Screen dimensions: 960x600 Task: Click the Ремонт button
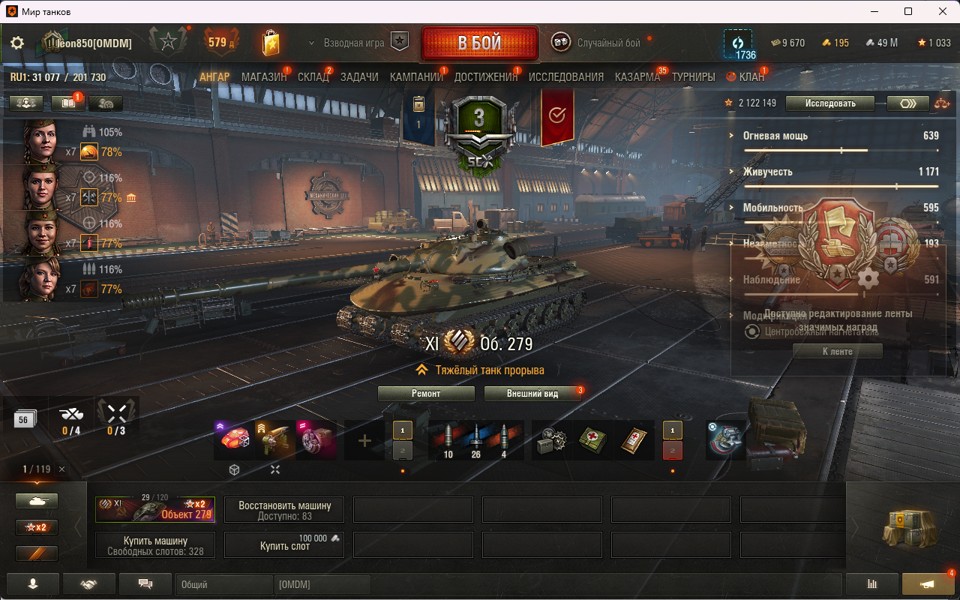[426, 394]
